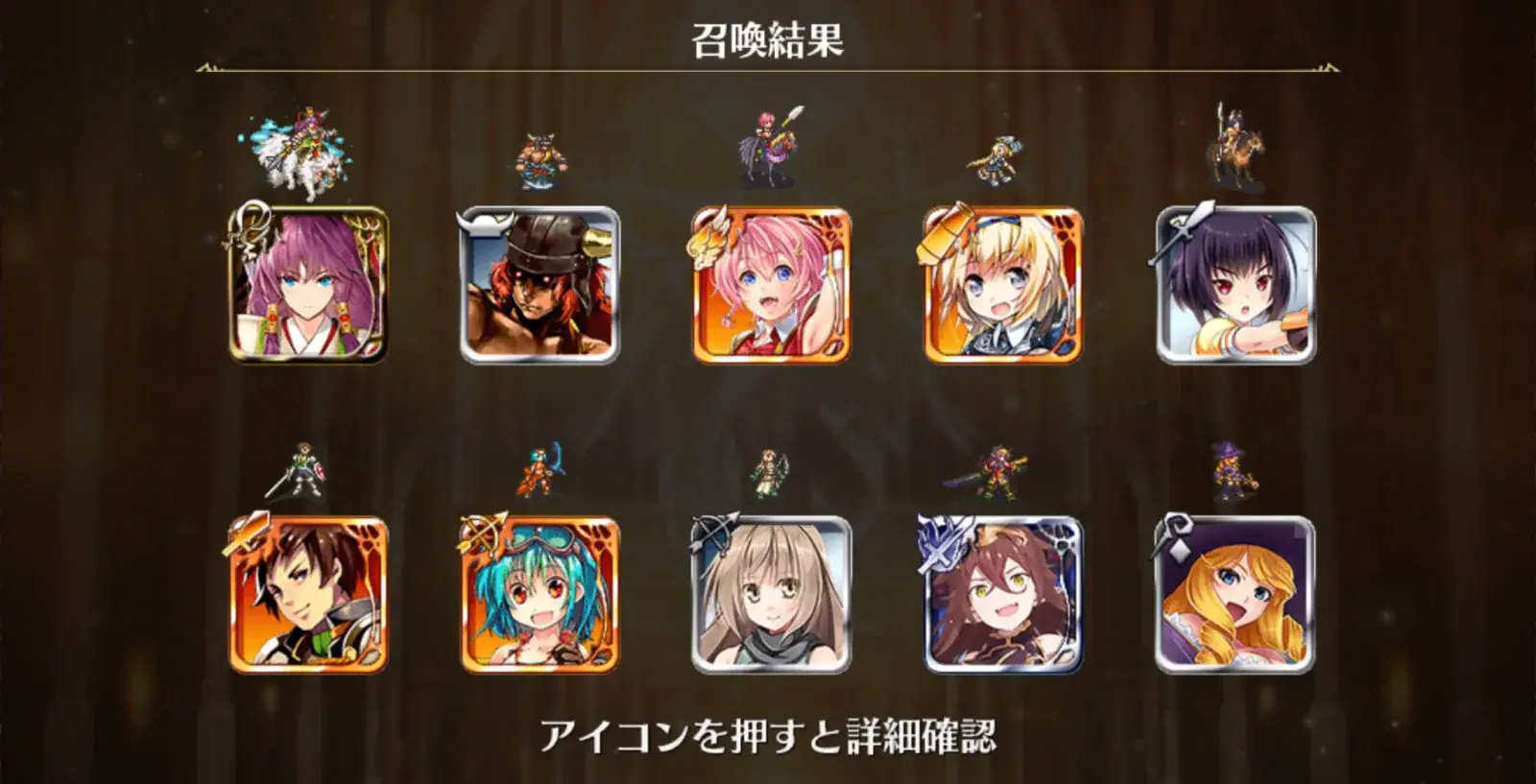Viewport: 1536px width, 784px height.
Task: Click the orange archer pixel sprite
Action: coord(538,470)
